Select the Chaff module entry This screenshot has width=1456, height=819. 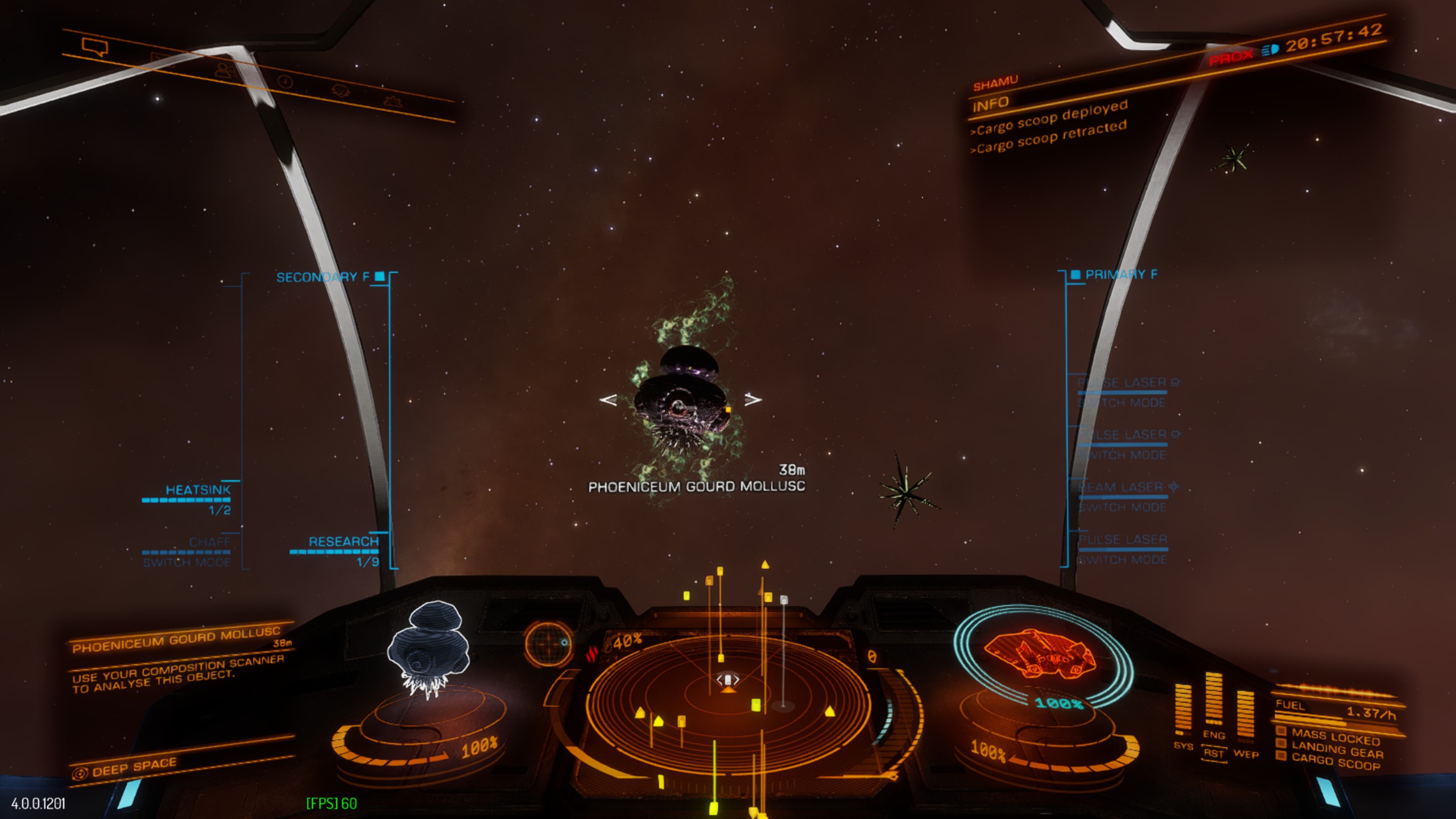coord(209,542)
